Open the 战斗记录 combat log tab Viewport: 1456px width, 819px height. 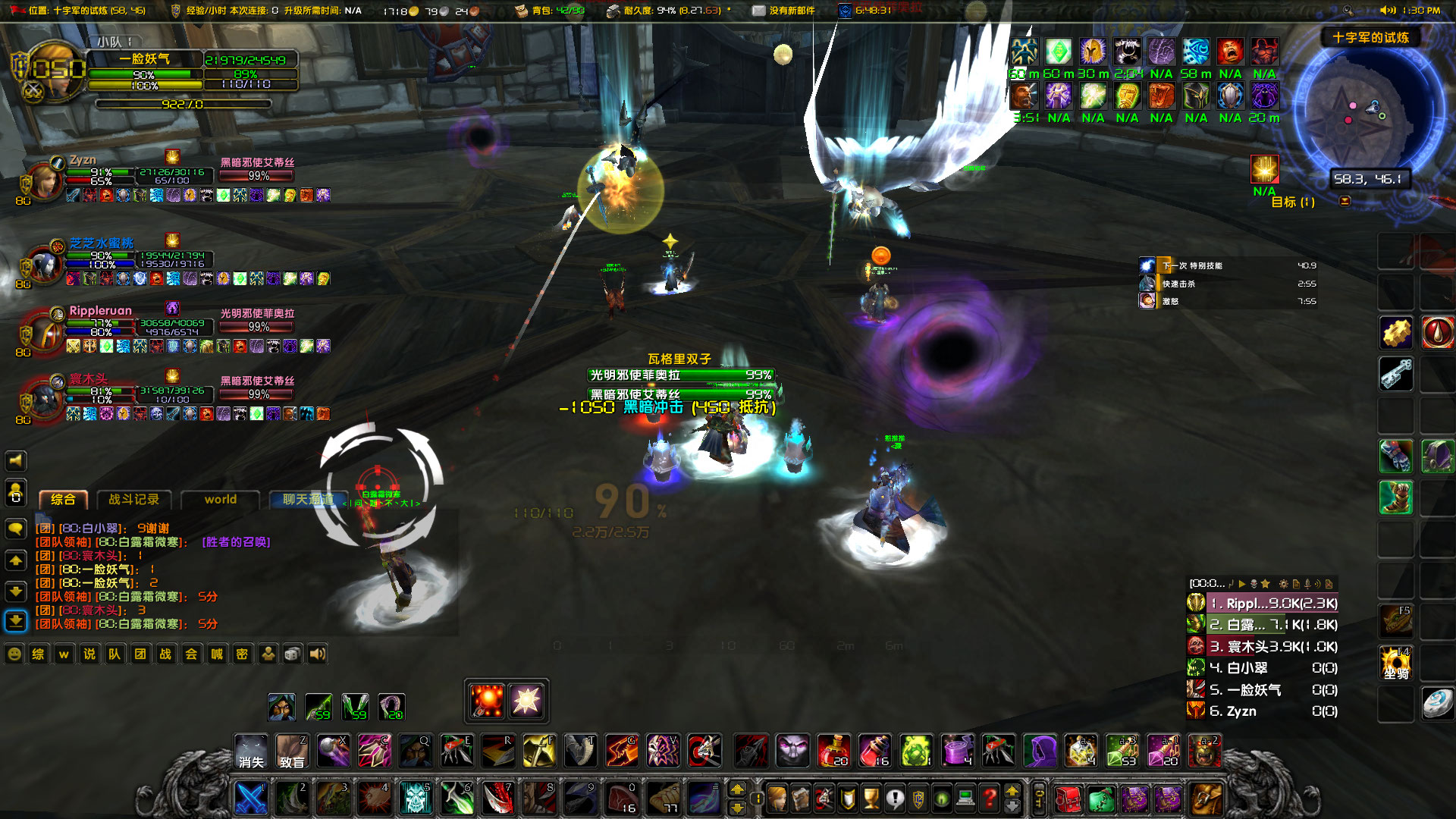(133, 500)
